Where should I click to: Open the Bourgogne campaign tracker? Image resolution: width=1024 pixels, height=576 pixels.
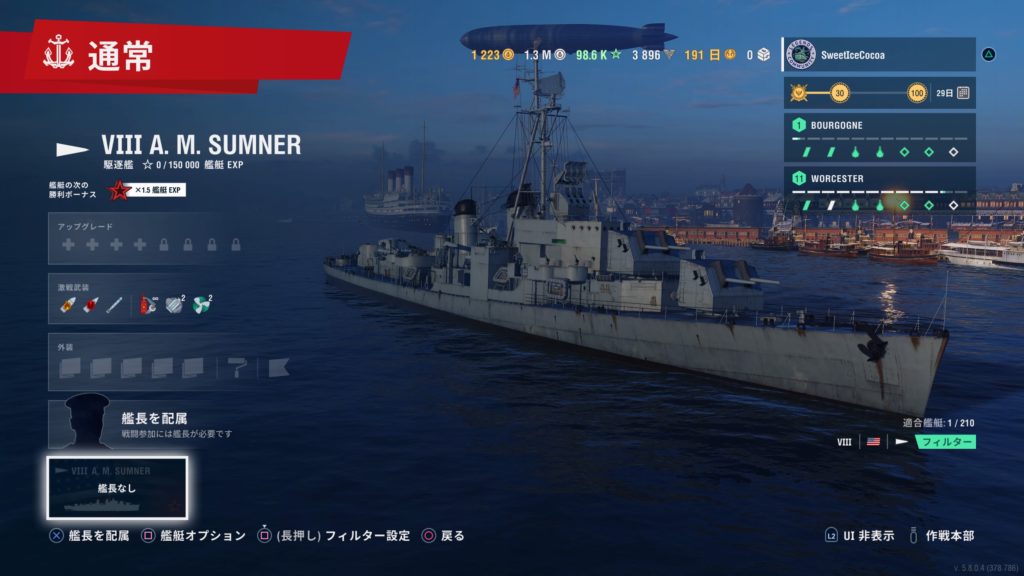coord(878,139)
